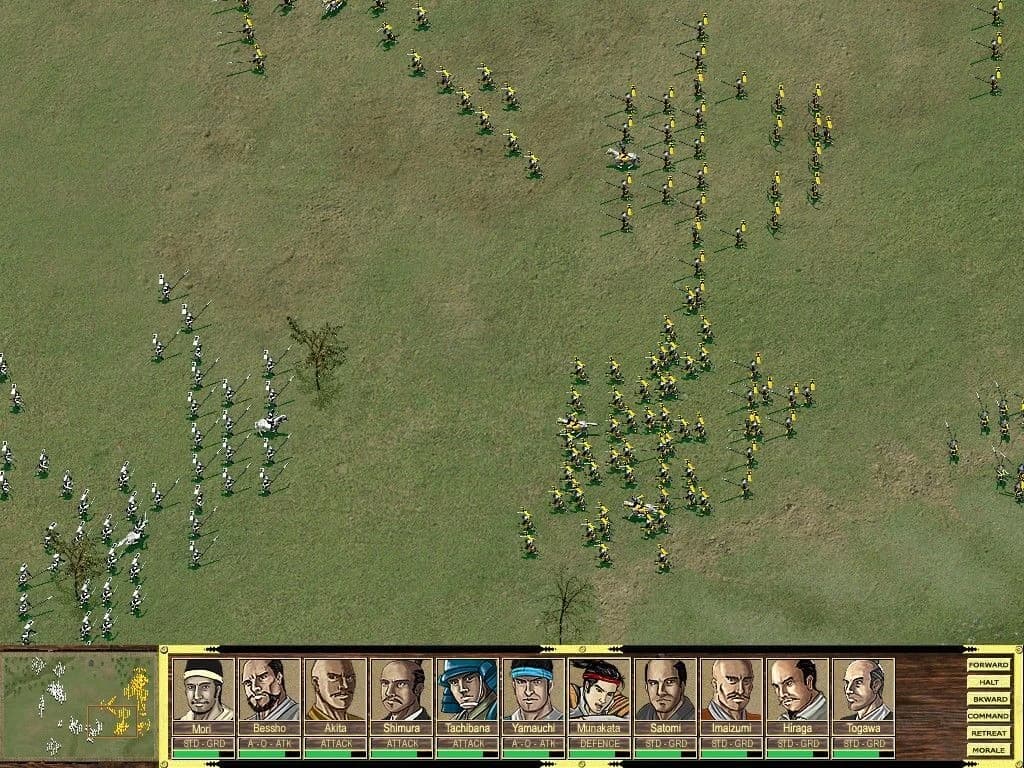Order troops BKWARD
The image size is (1024, 768).
pyautogui.click(x=988, y=698)
